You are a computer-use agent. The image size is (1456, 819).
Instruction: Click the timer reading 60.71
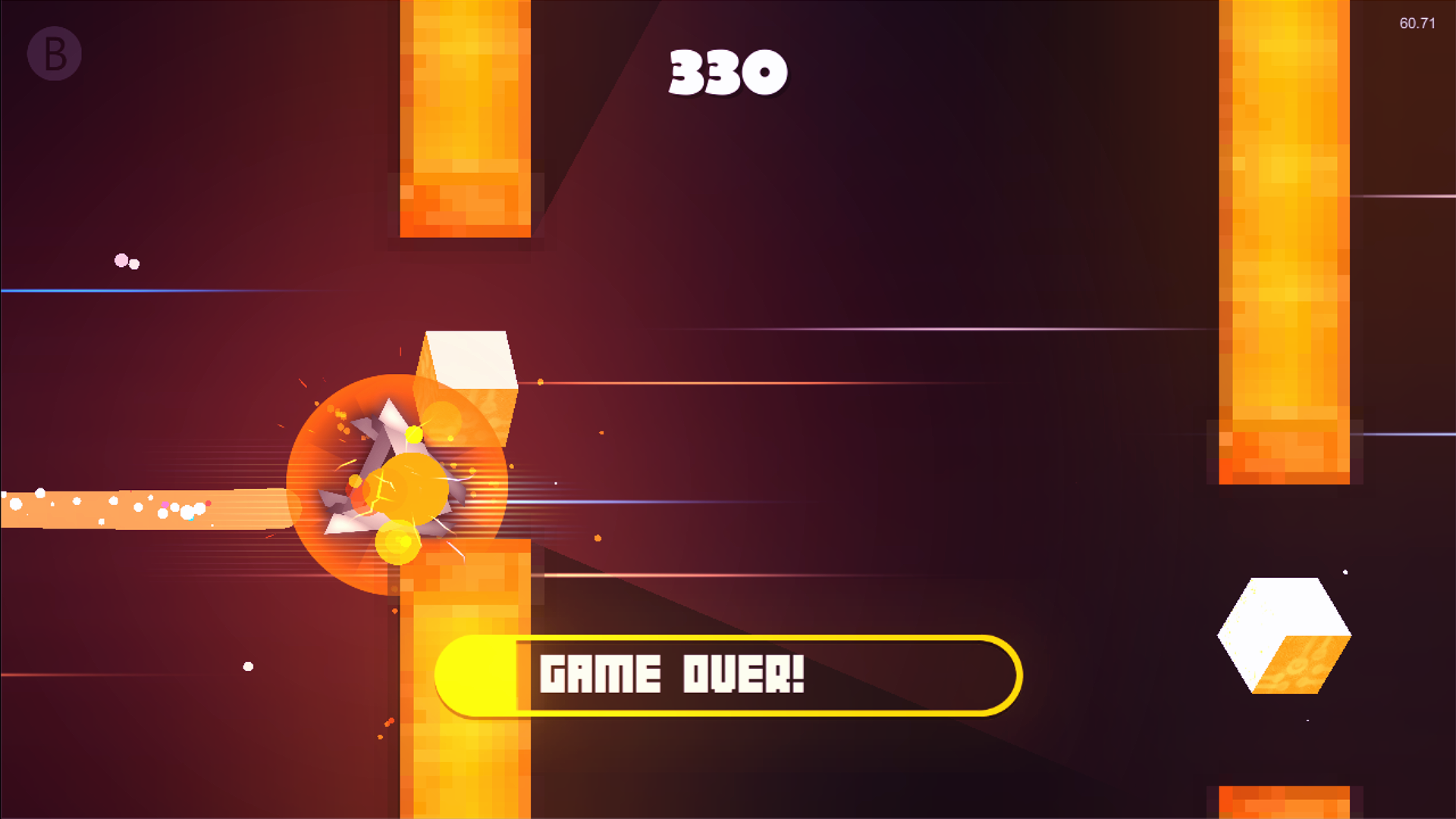[x=1417, y=24]
